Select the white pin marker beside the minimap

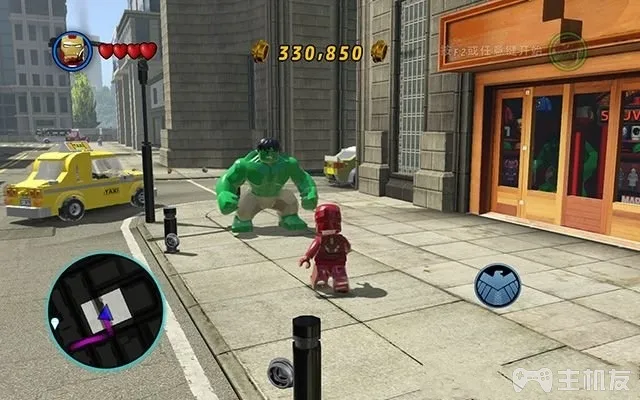(x=54, y=324)
